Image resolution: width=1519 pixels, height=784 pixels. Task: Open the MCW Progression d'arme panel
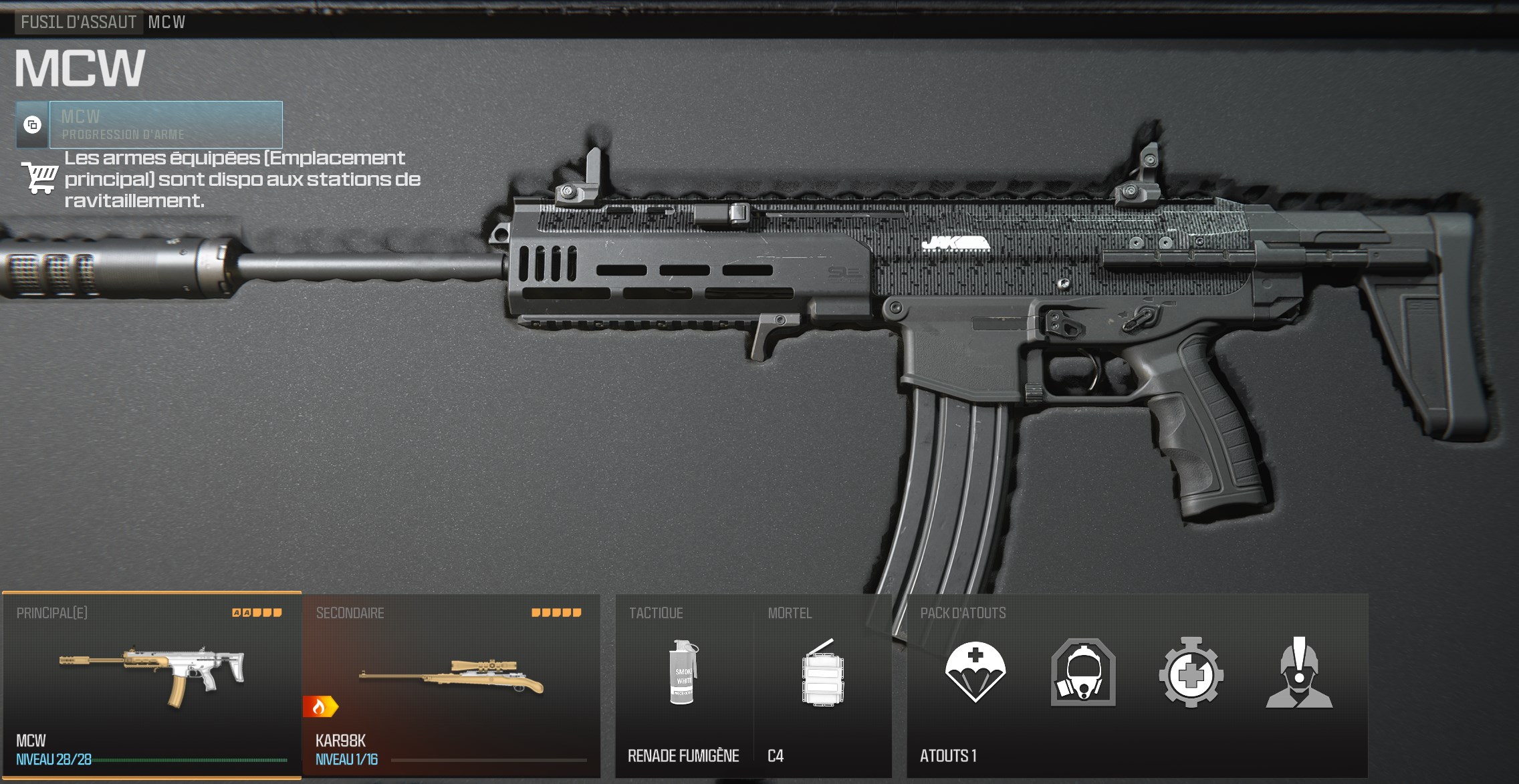point(166,125)
